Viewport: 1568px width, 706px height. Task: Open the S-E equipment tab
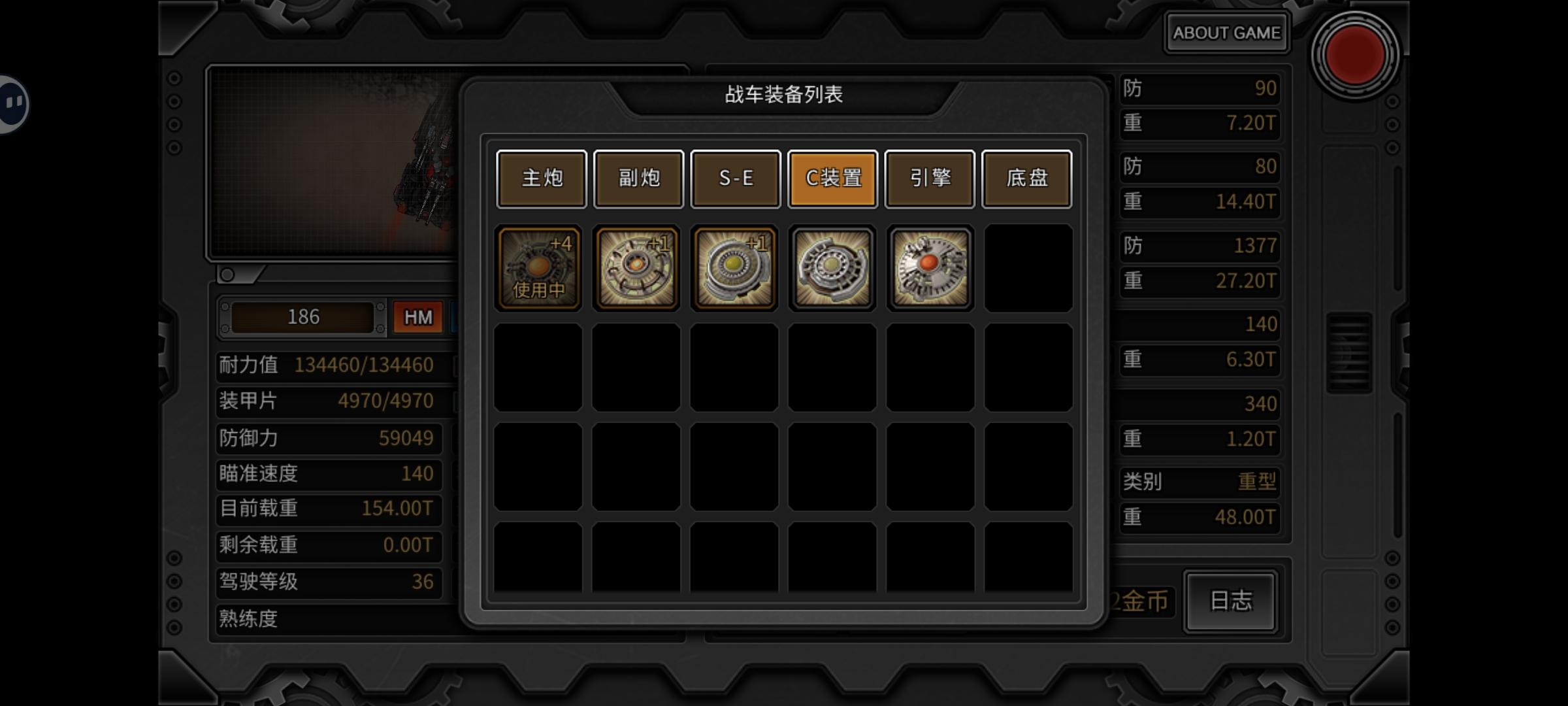736,178
